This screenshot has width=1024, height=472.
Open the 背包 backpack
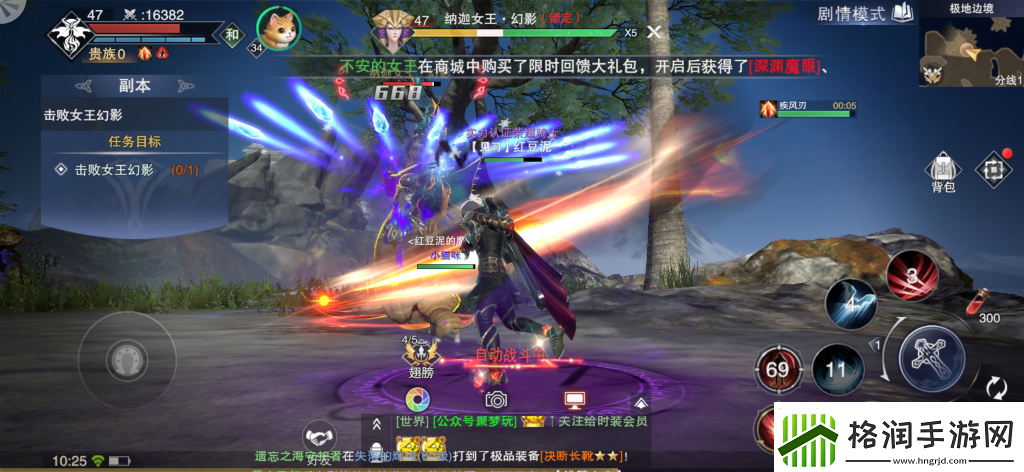coord(942,170)
